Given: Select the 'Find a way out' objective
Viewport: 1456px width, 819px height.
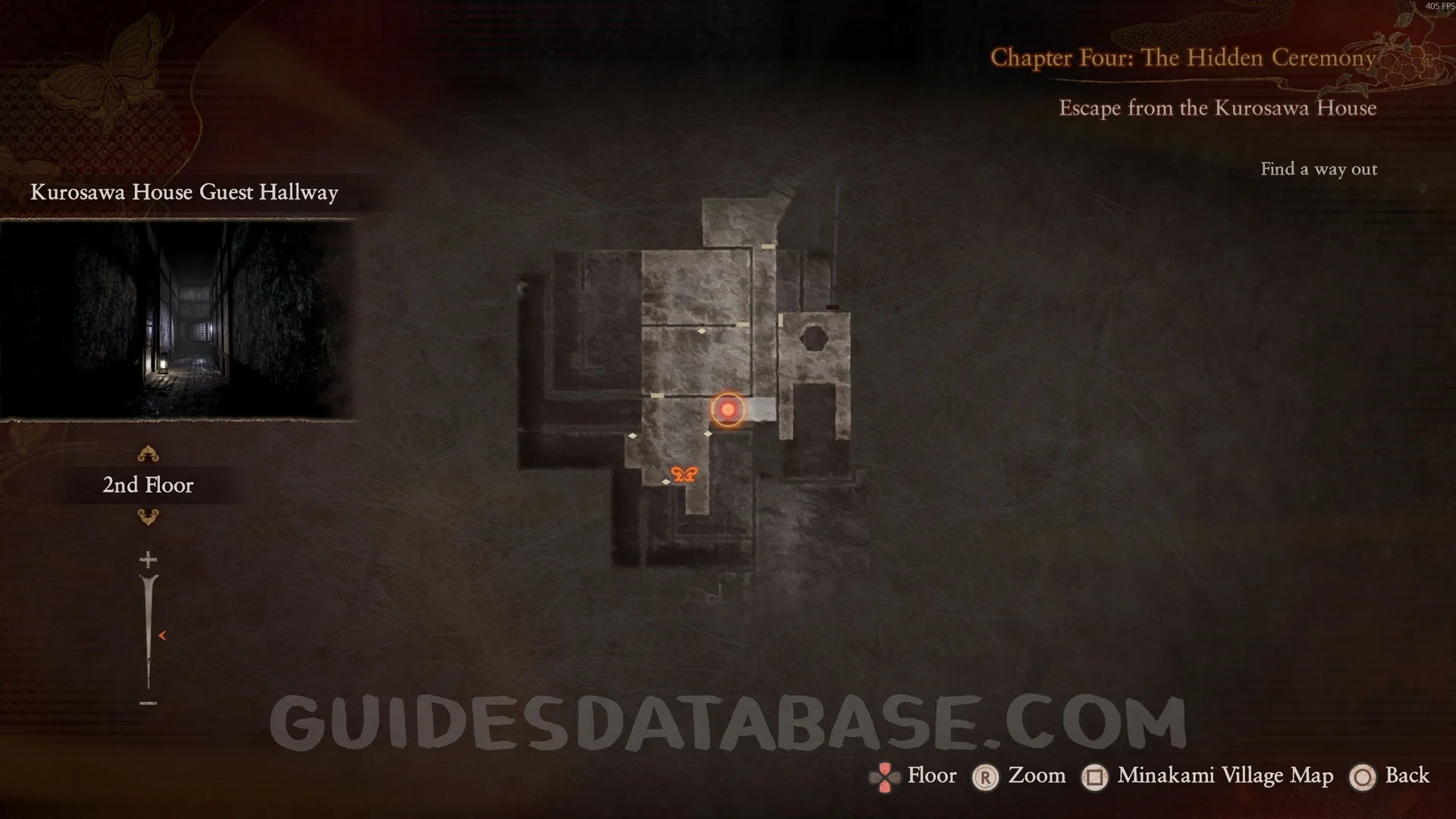Looking at the screenshot, I should [1319, 169].
